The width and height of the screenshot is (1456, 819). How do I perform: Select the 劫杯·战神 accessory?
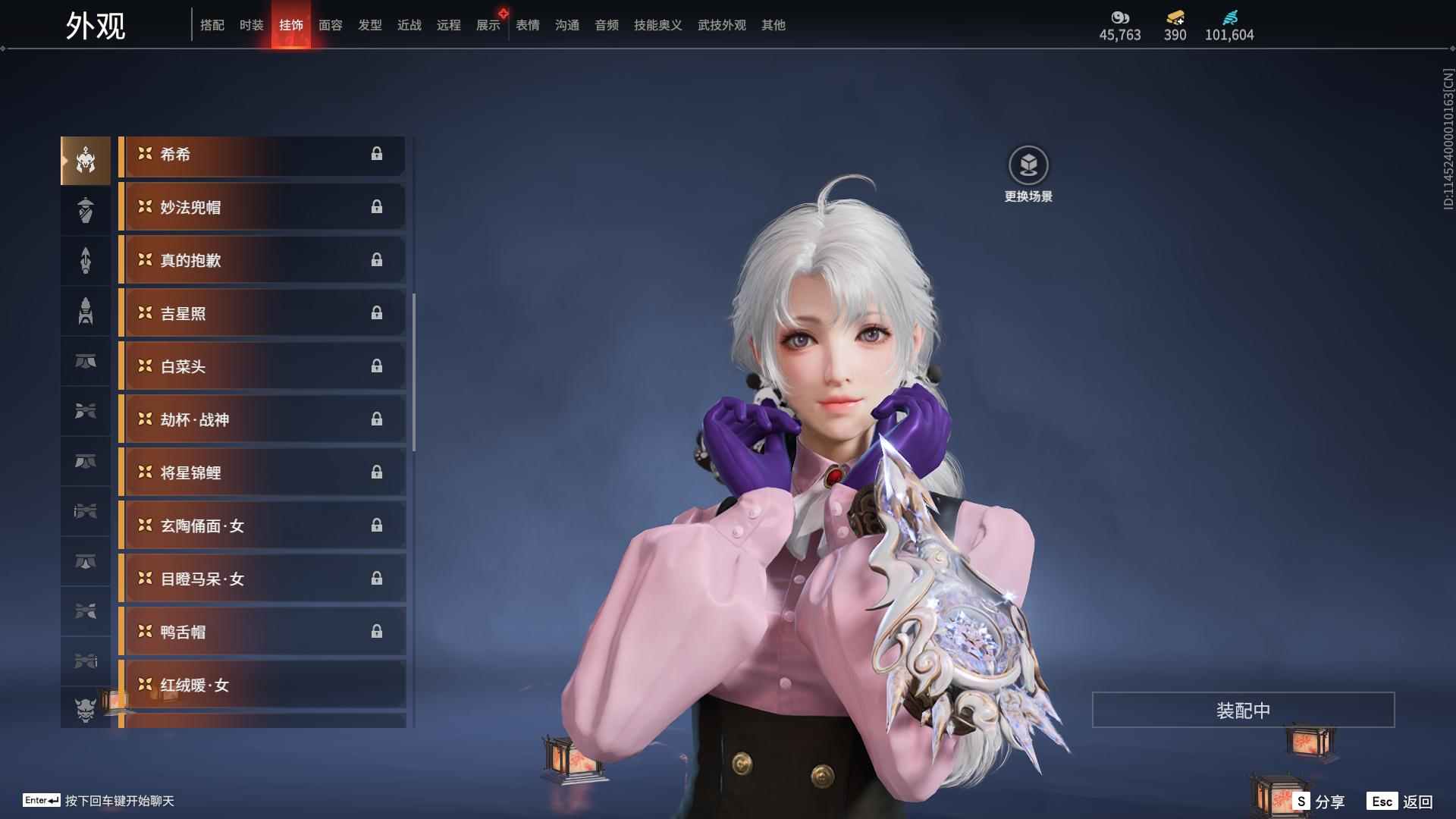click(262, 420)
